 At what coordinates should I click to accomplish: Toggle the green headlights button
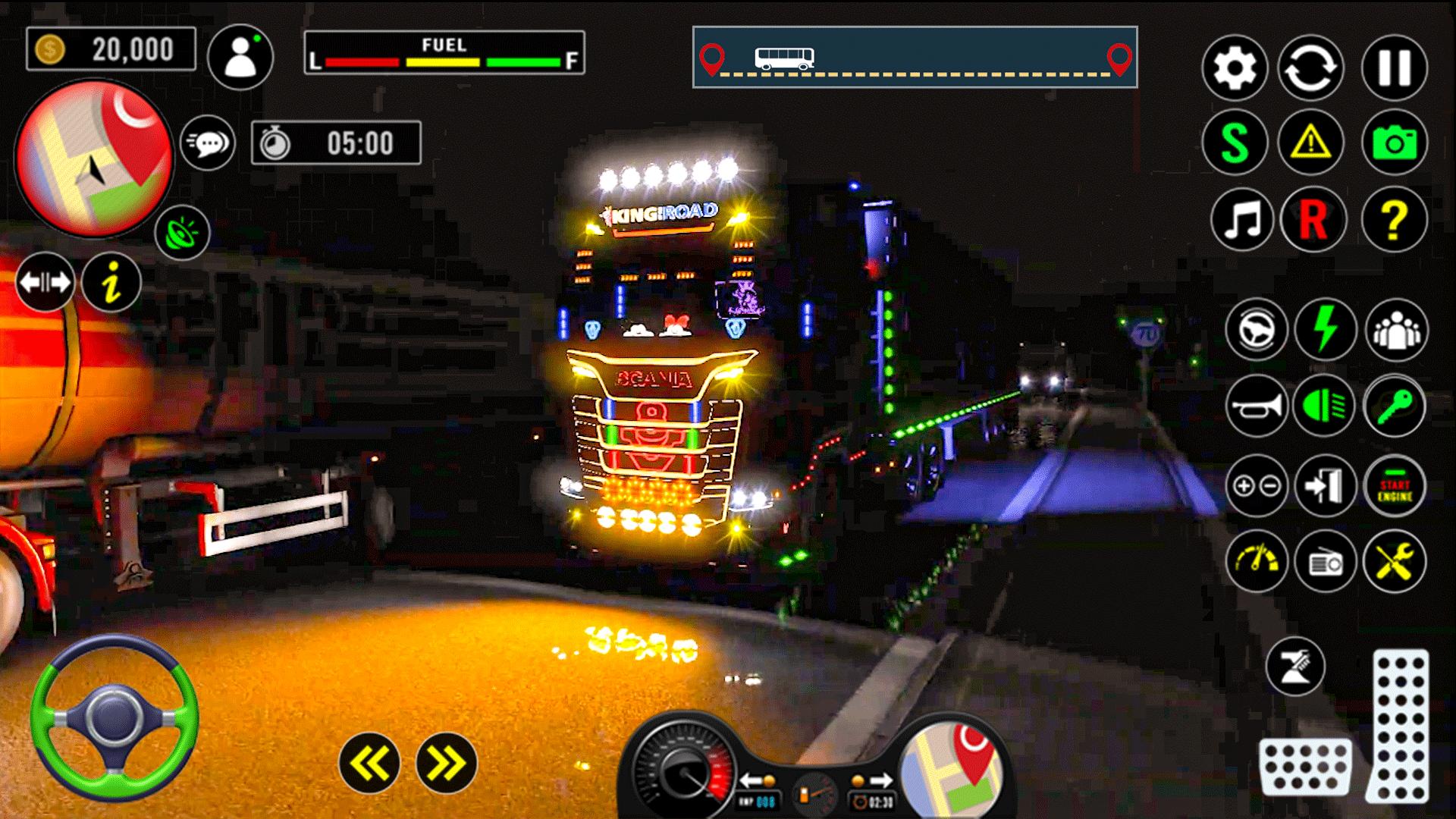click(1325, 406)
